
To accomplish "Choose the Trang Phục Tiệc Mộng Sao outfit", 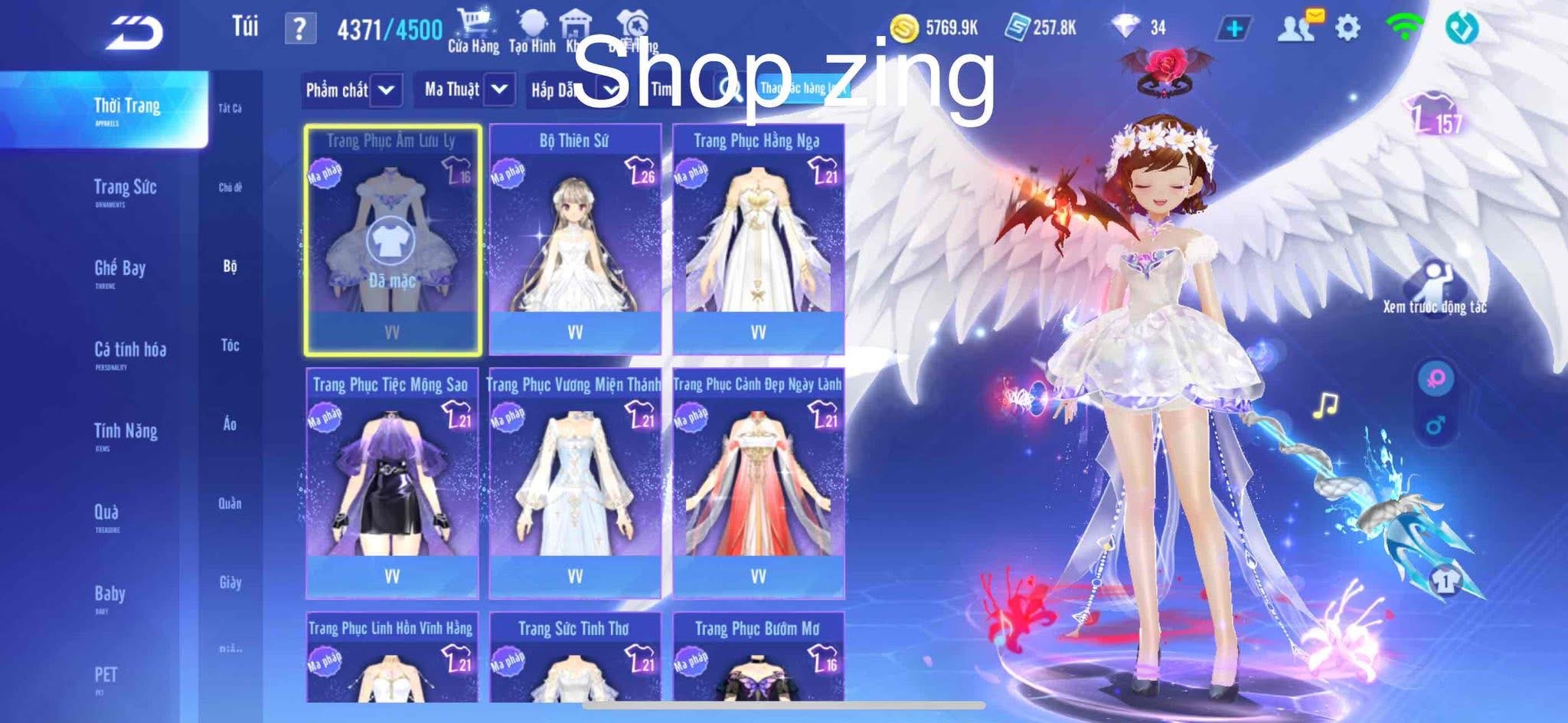I will pyautogui.click(x=391, y=483).
